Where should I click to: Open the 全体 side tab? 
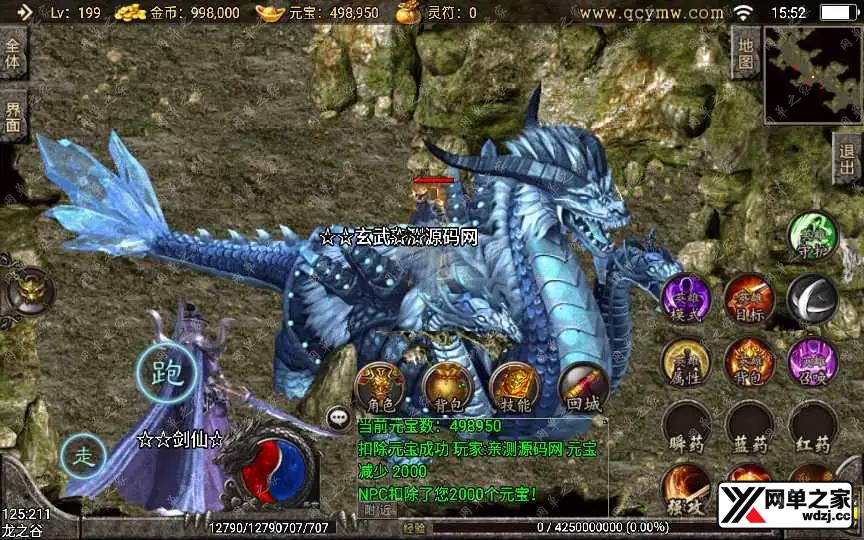[x=13, y=54]
